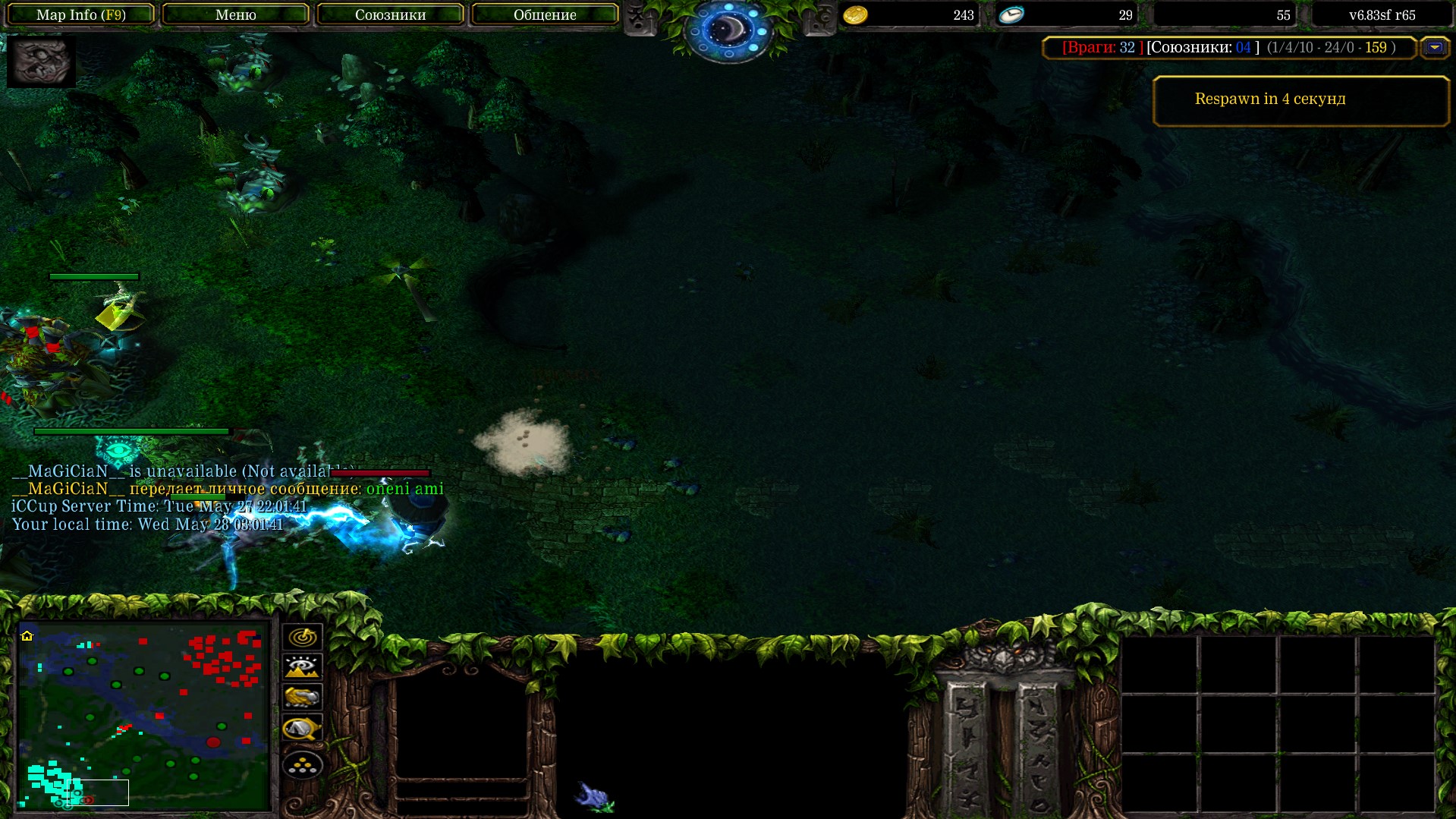Open the Map Info (F9) panel
Image resolution: width=1456 pixels, height=819 pixels.
pyautogui.click(x=80, y=14)
